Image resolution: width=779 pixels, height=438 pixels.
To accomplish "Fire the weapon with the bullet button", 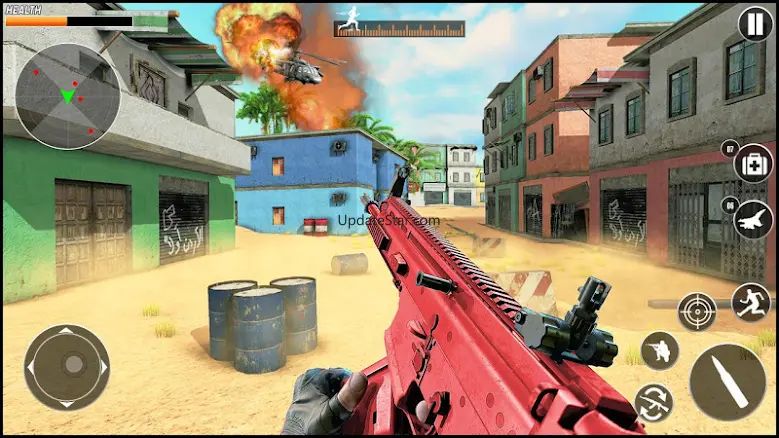I will 727,381.
